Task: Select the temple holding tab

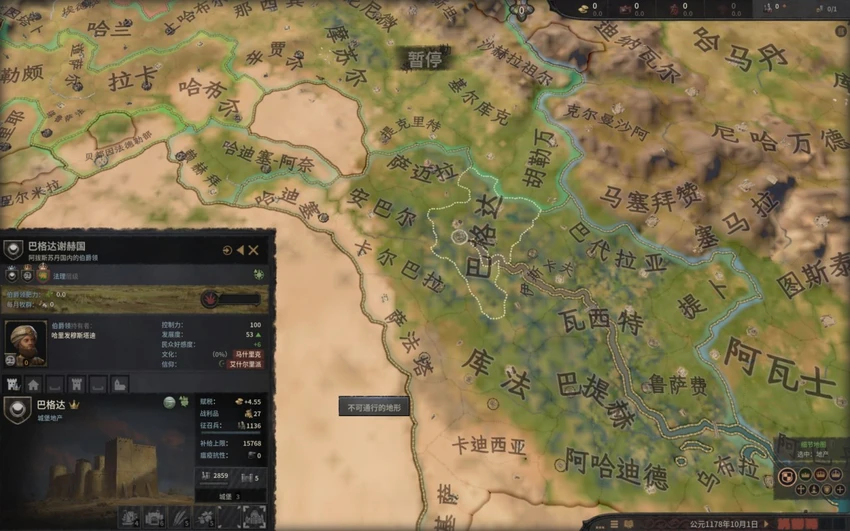Action: coord(119,384)
